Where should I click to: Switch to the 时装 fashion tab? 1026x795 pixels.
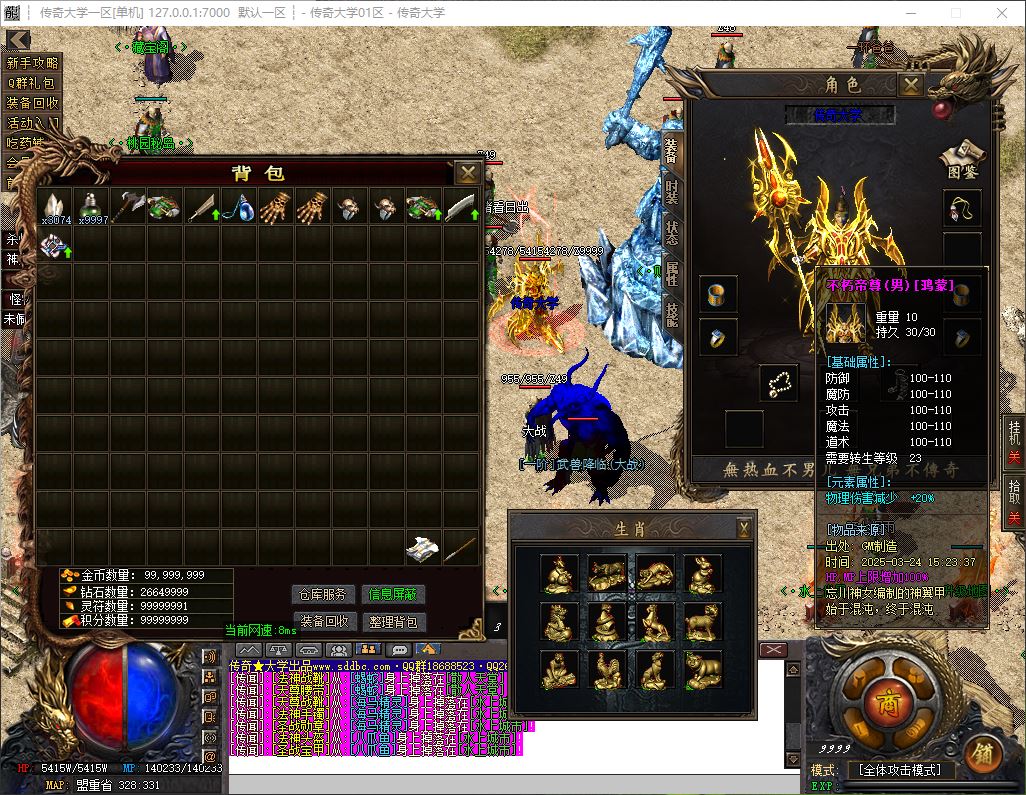point(672,192)
